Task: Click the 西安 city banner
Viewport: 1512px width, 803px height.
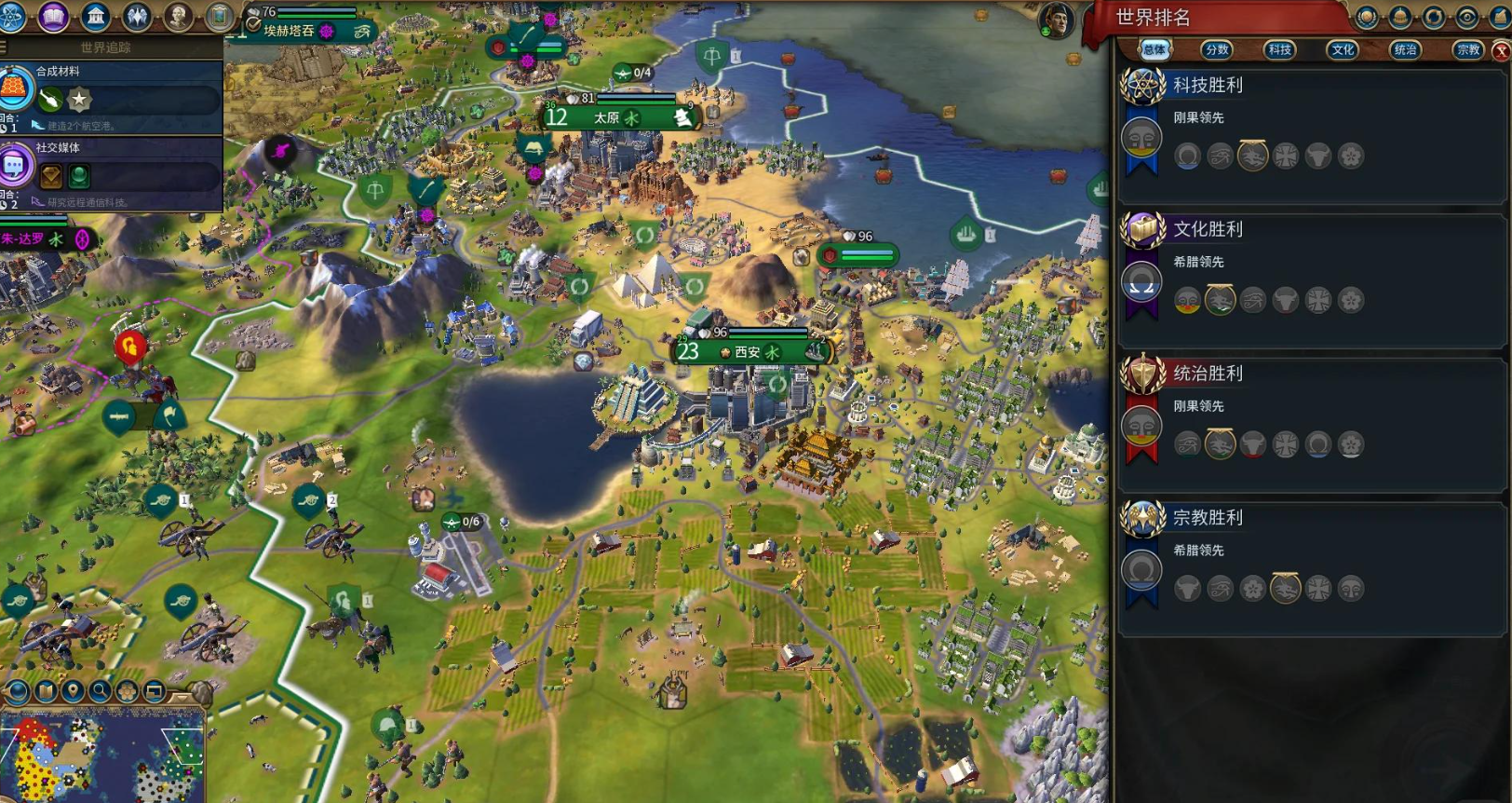Action: (749, 352)
